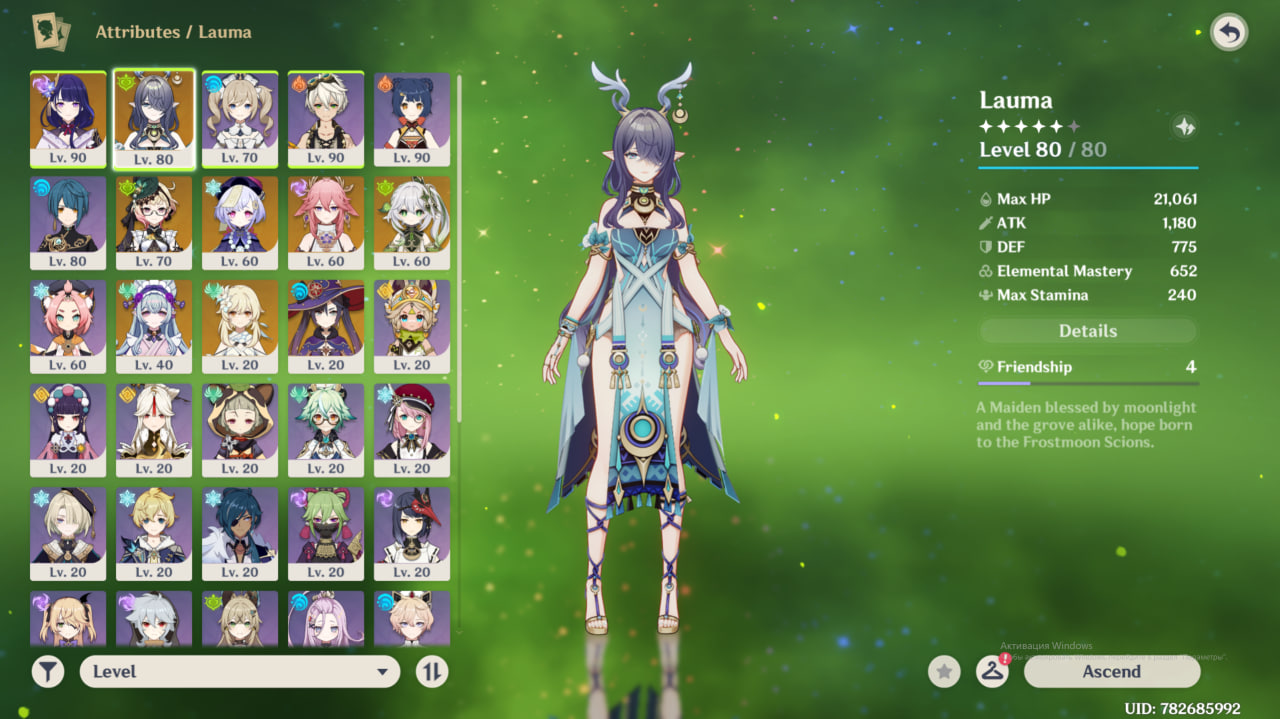Open the Details stats panel
Screen dimensions: 1280x719
tap(1087, 331)
